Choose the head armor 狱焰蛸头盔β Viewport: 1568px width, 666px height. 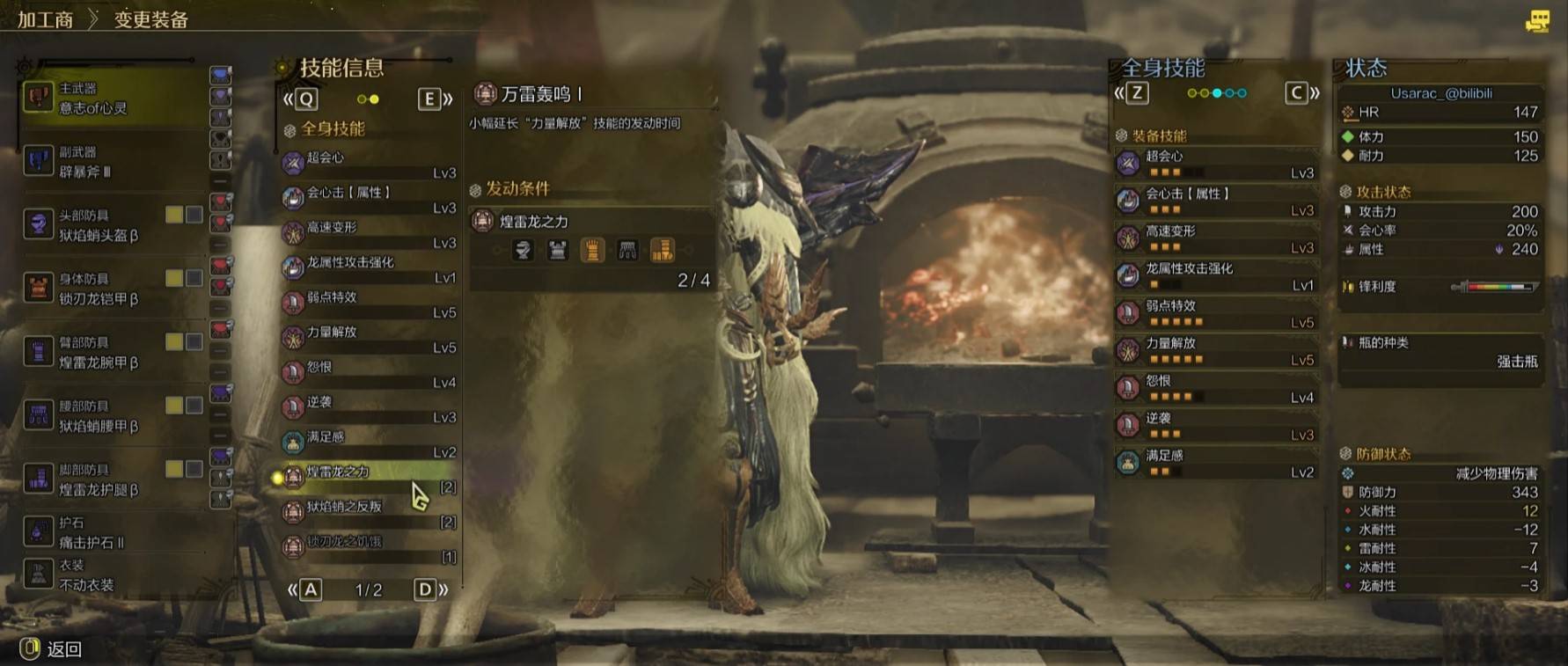(x=106, y=225)
